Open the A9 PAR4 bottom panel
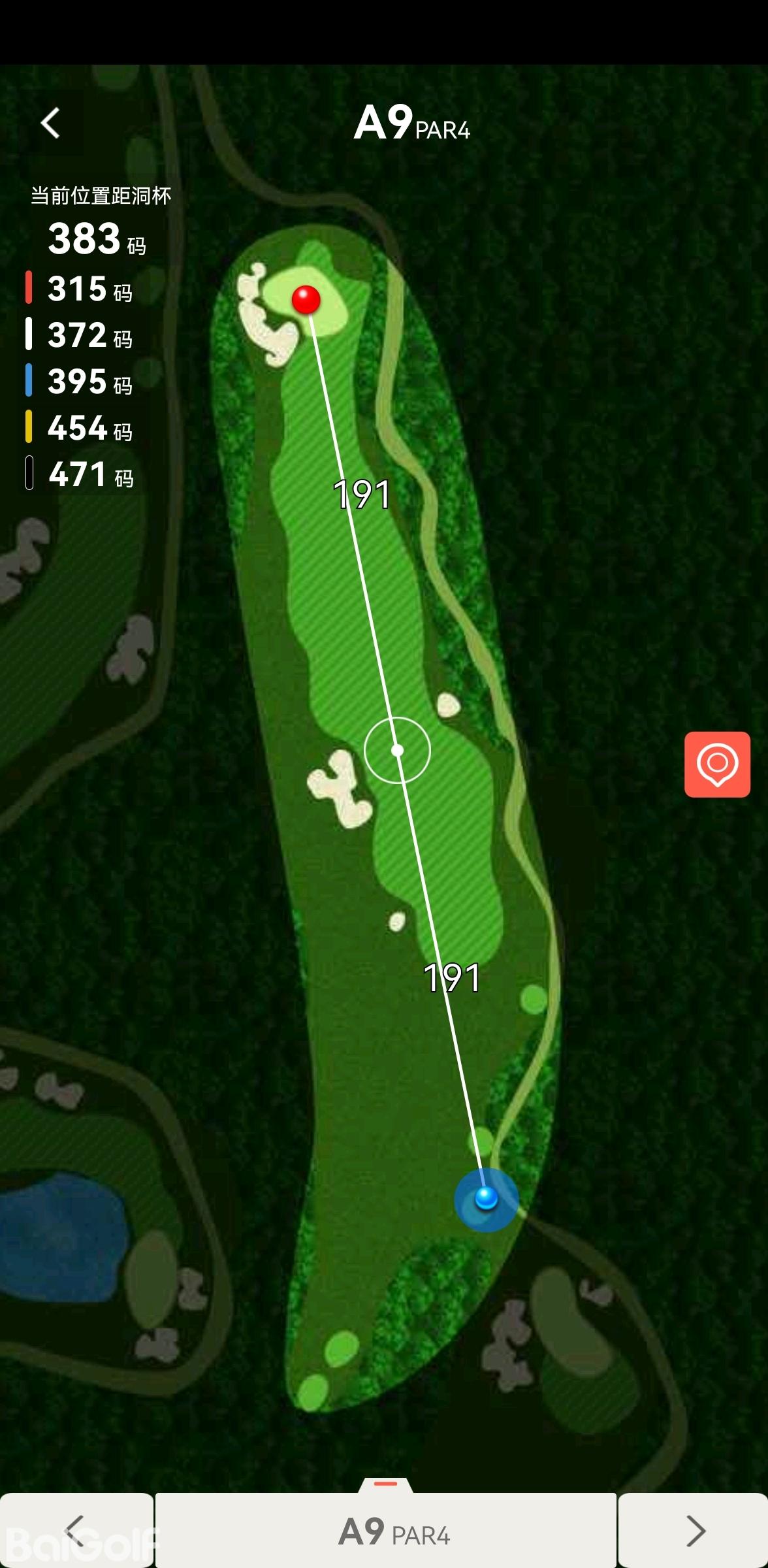The width and height of the screenshot is (768, 1568). (x=386, y=1530)
